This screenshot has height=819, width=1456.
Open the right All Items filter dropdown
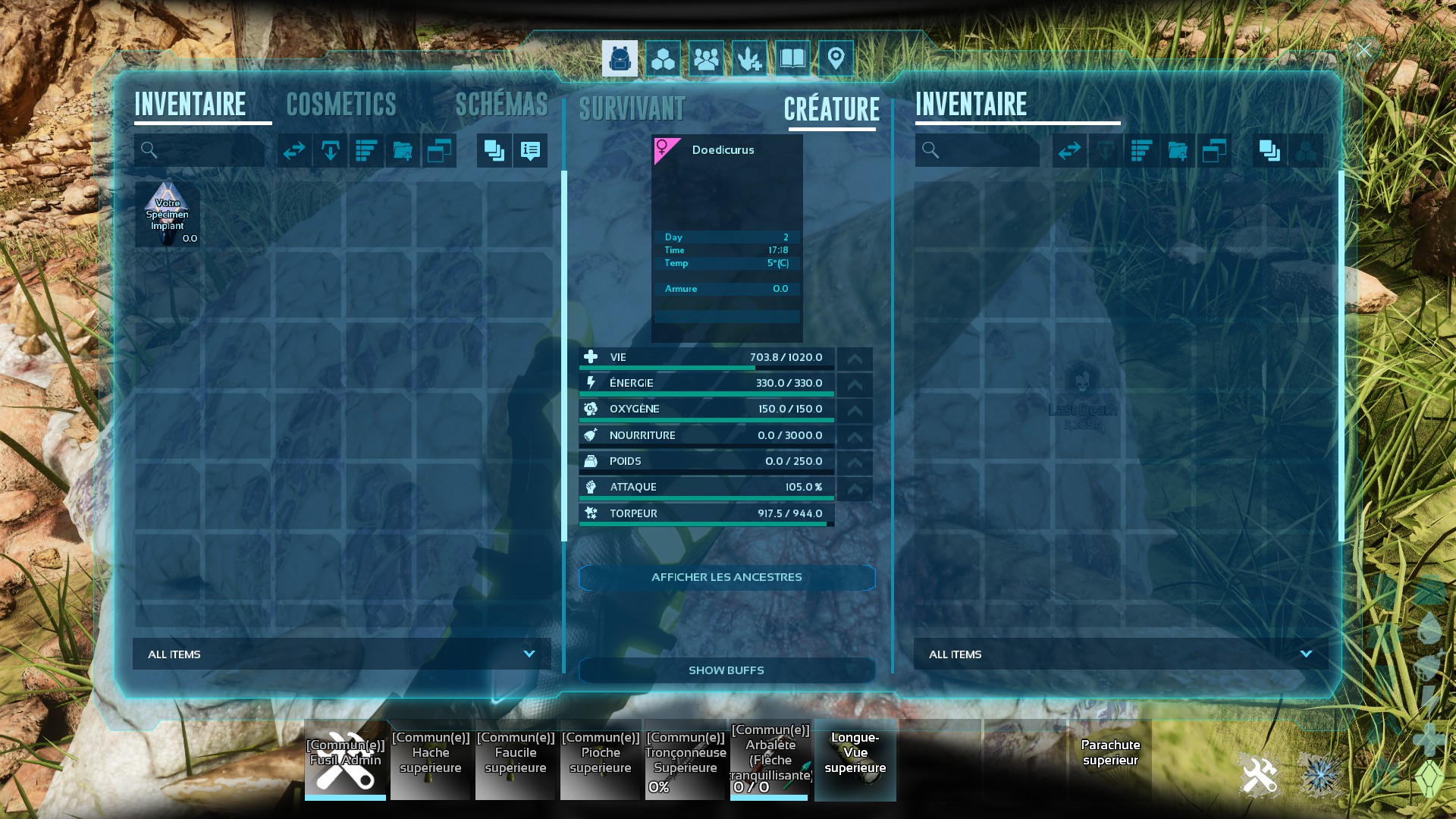coord(1121,654)
